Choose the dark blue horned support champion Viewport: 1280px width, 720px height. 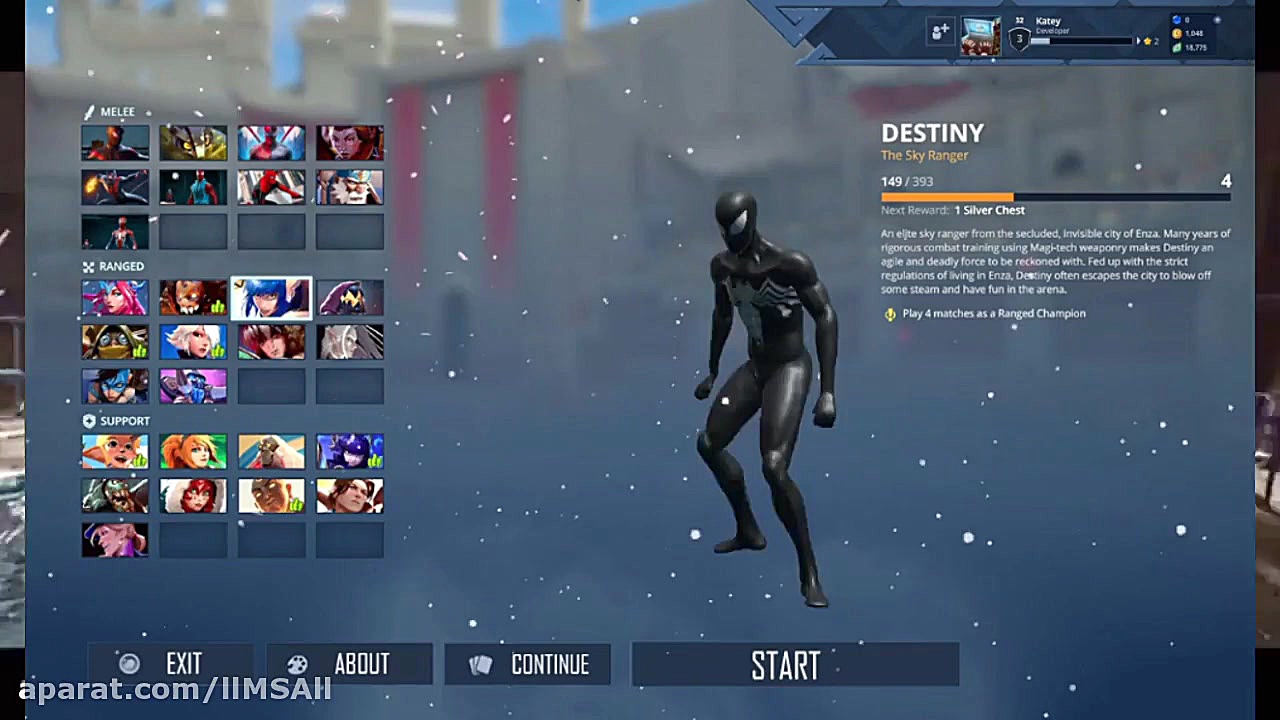click(x=350, y=451)
